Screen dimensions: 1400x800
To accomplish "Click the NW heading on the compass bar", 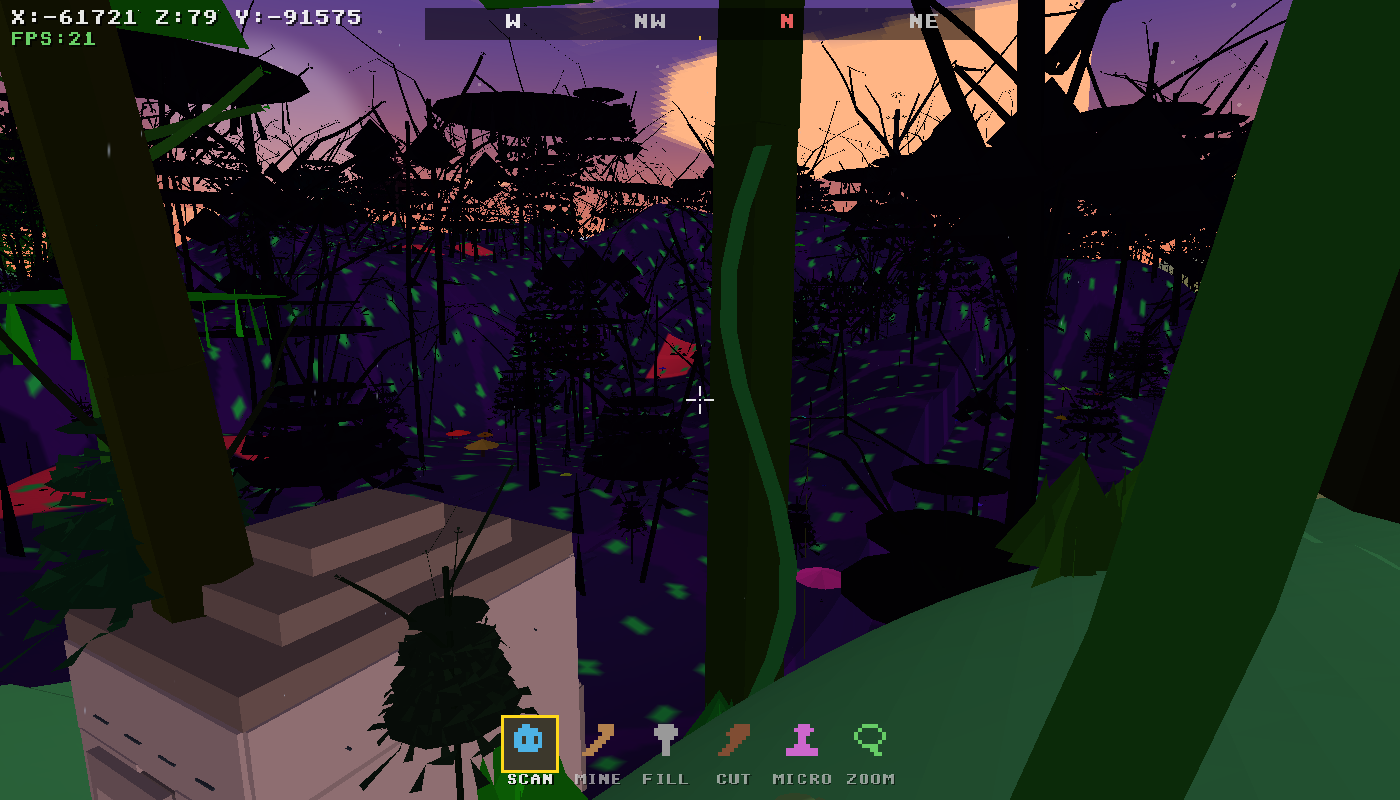I will [648, 21].
